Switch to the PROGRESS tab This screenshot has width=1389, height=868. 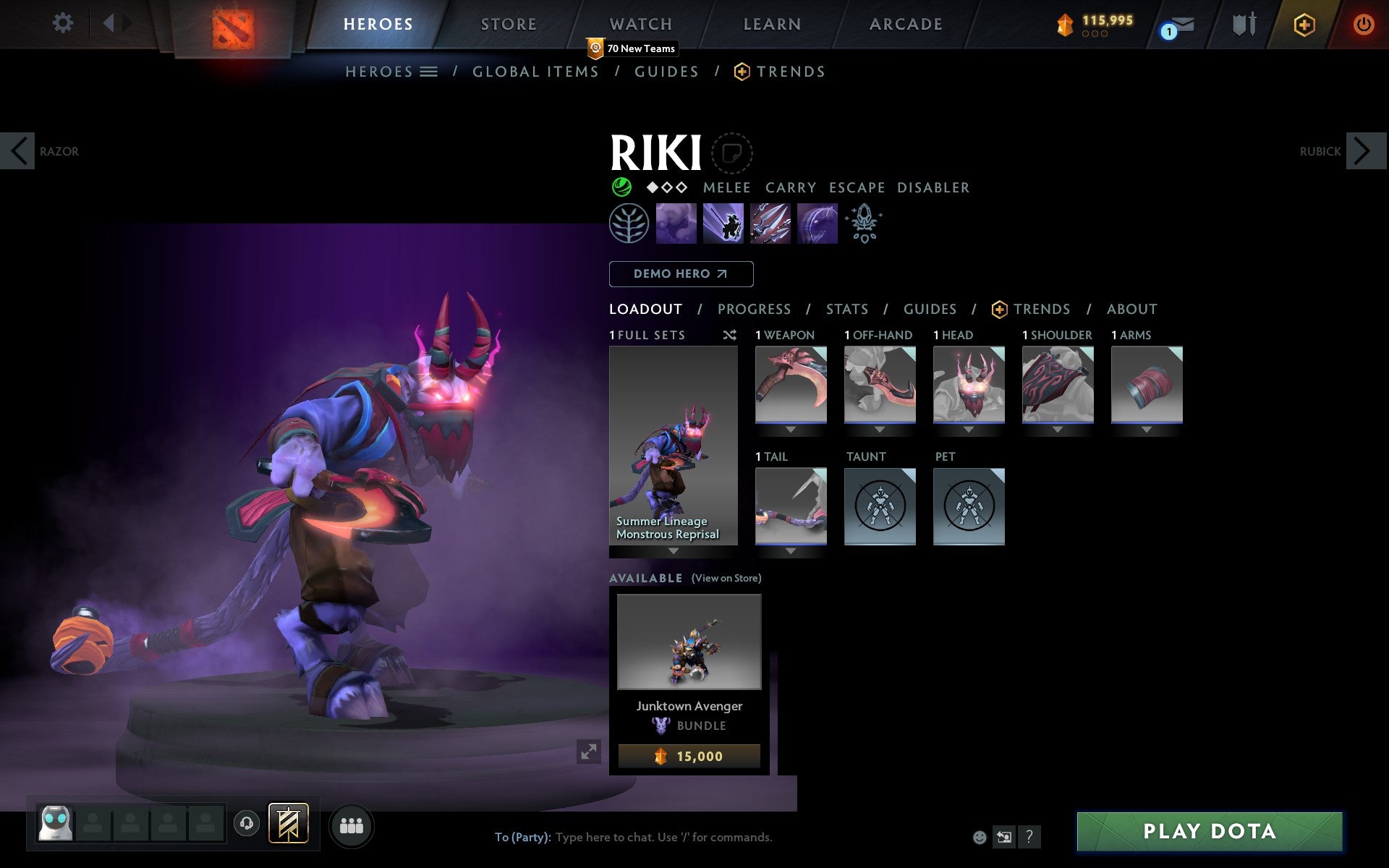pos(754,309)
